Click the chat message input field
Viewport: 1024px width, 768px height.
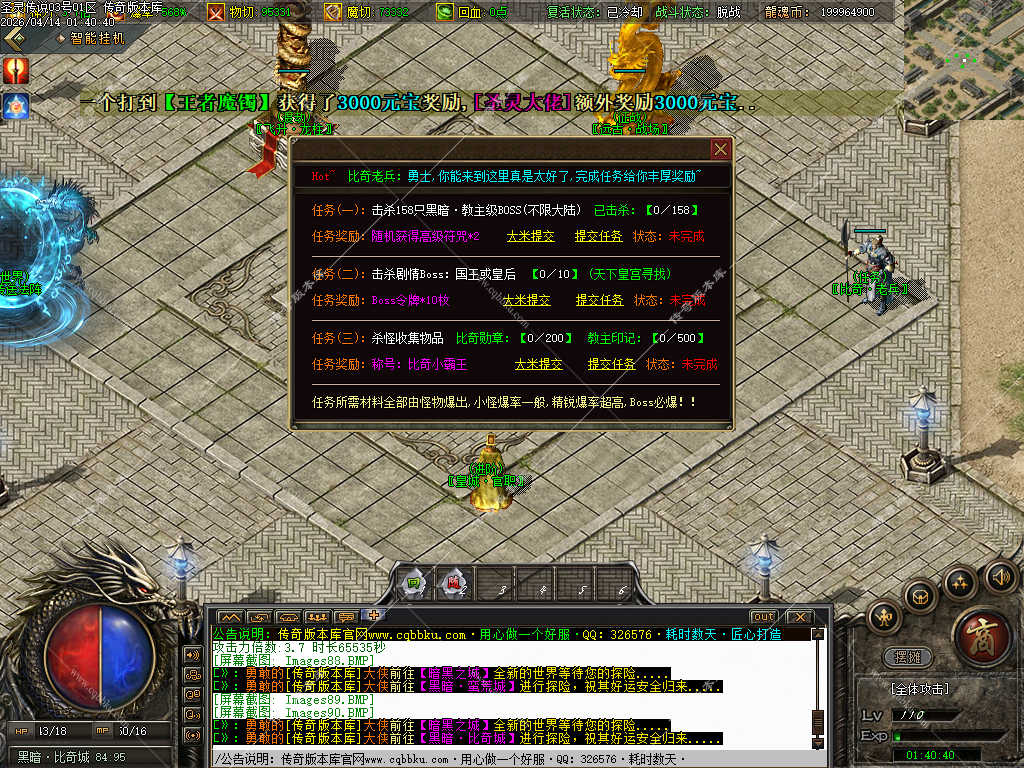click(x=510, y=759)
